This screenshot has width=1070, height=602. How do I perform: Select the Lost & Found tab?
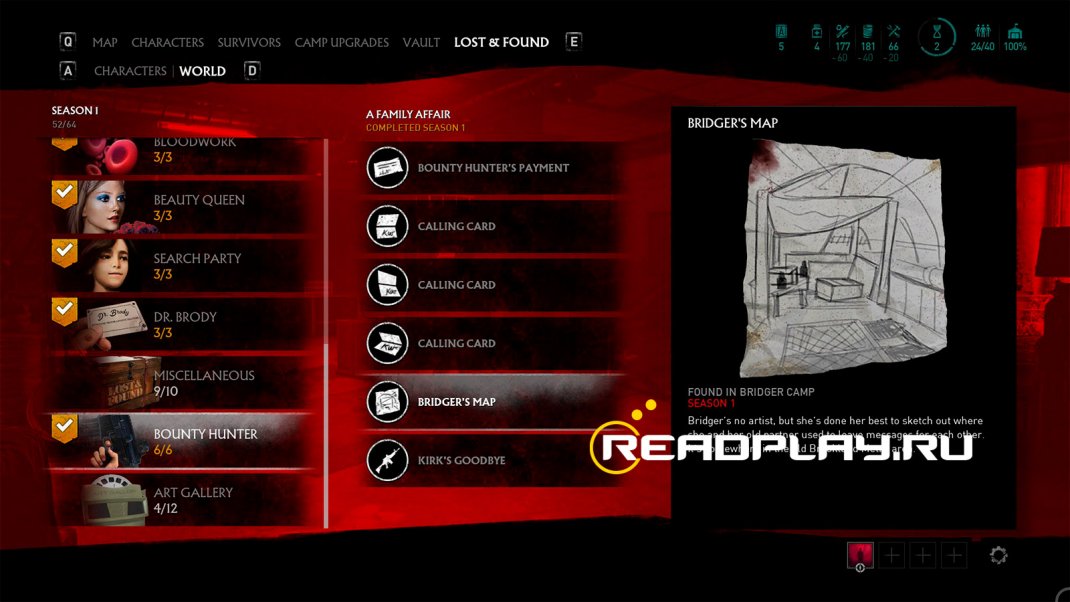tap(501, 43)
